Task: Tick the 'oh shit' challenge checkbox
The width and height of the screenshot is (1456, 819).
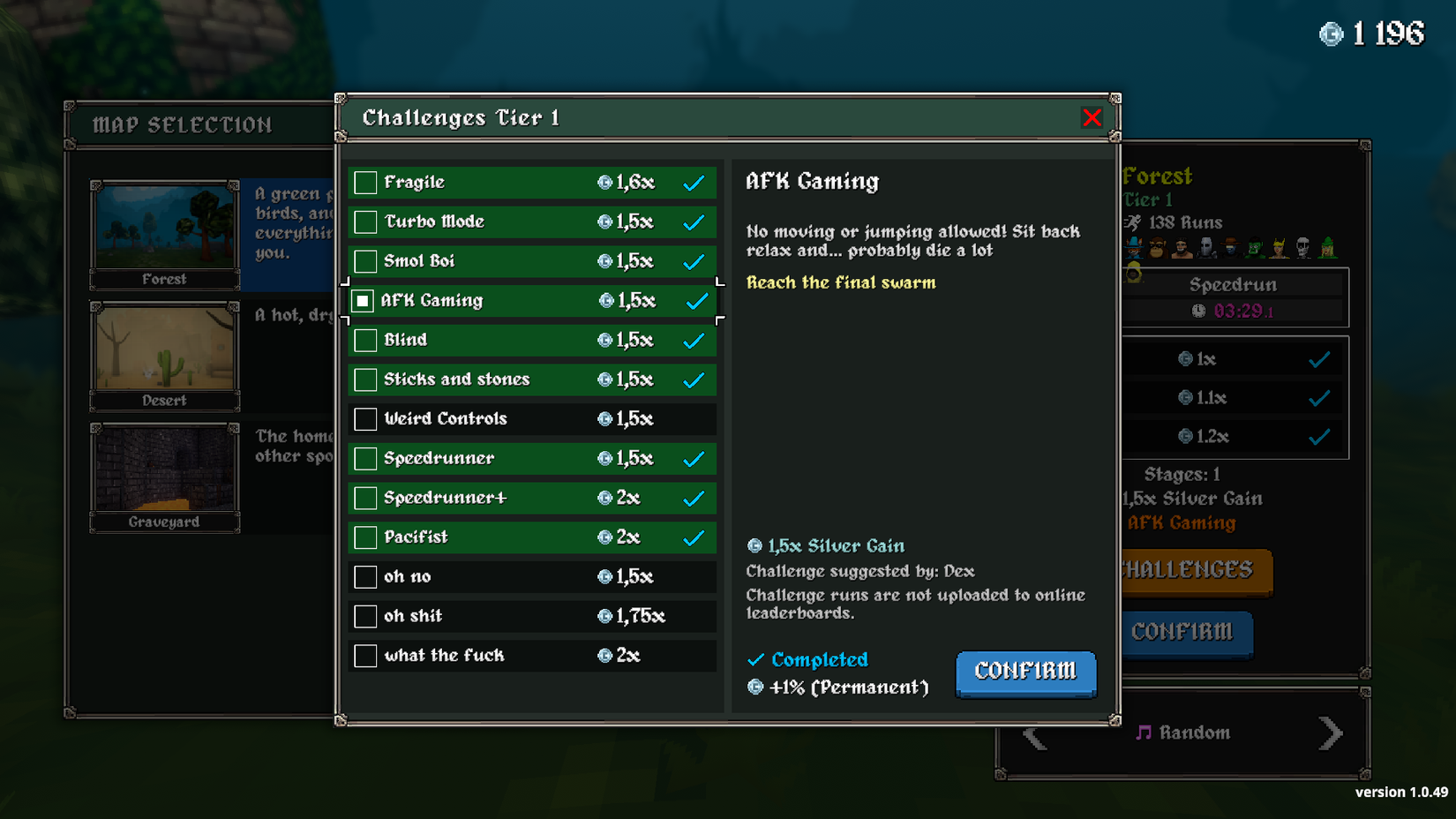Action: 364,616
